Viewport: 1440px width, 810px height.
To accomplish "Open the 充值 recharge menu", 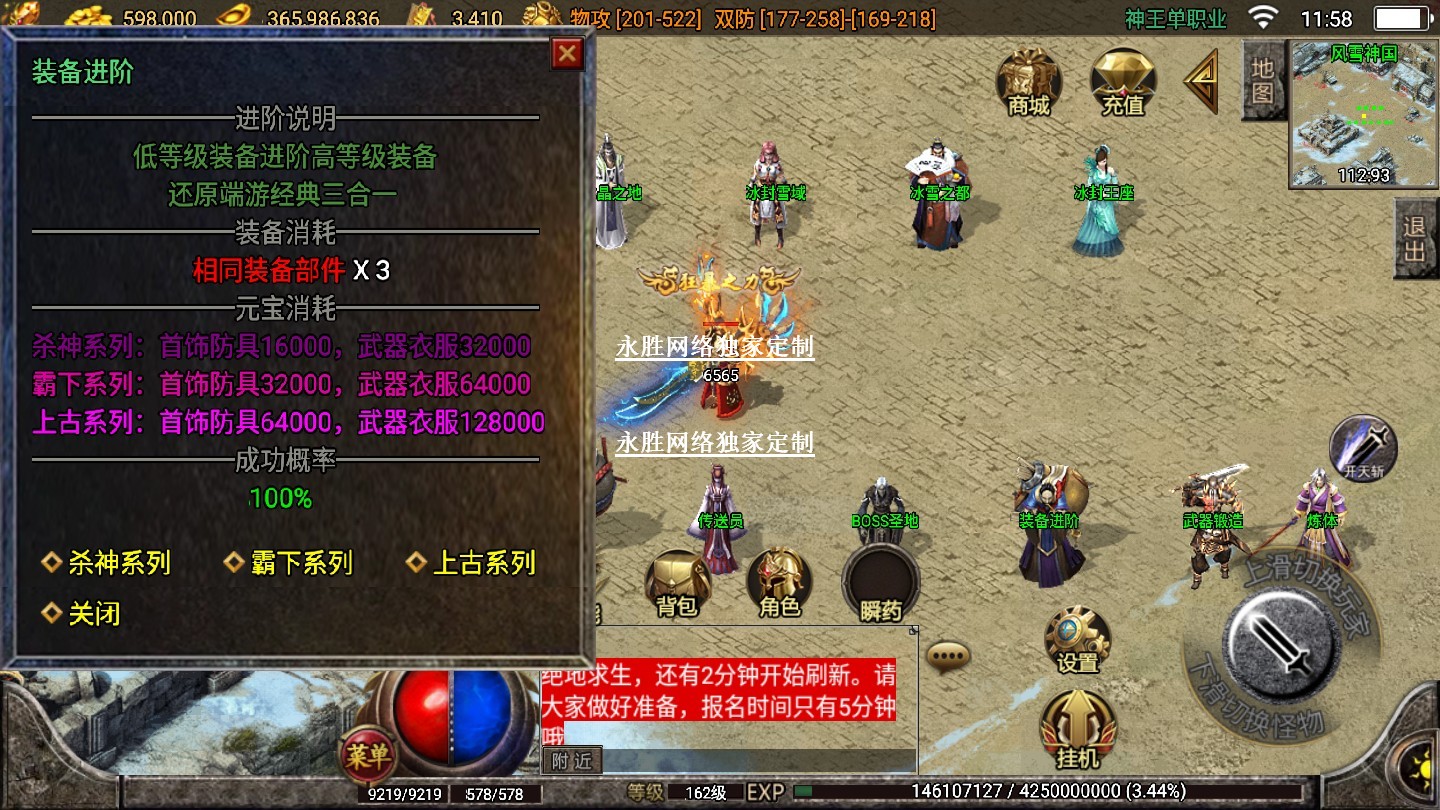I will (x=1122, y=82).
